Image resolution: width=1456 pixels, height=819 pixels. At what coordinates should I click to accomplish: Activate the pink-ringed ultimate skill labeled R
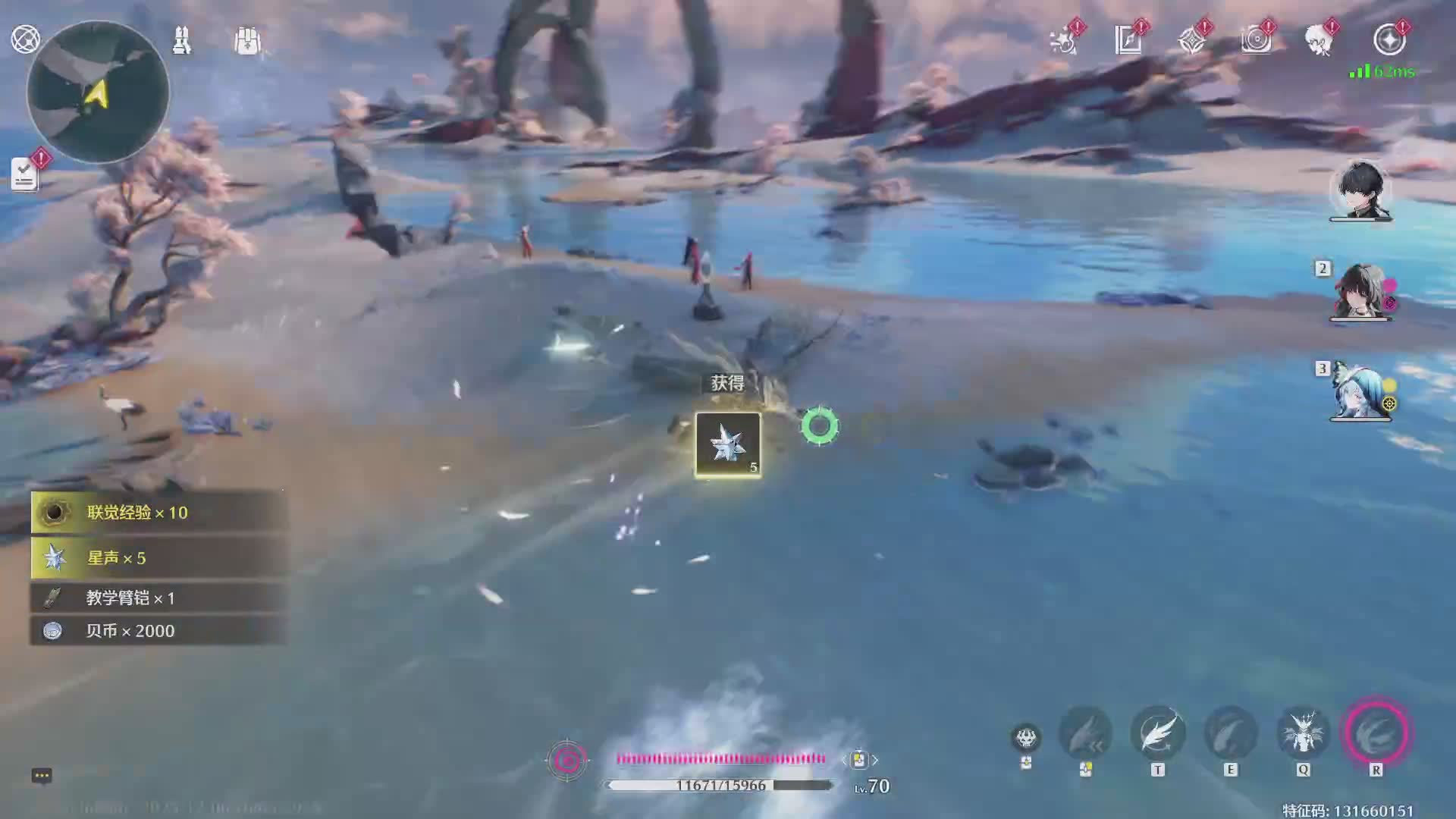pos(1376,733)
